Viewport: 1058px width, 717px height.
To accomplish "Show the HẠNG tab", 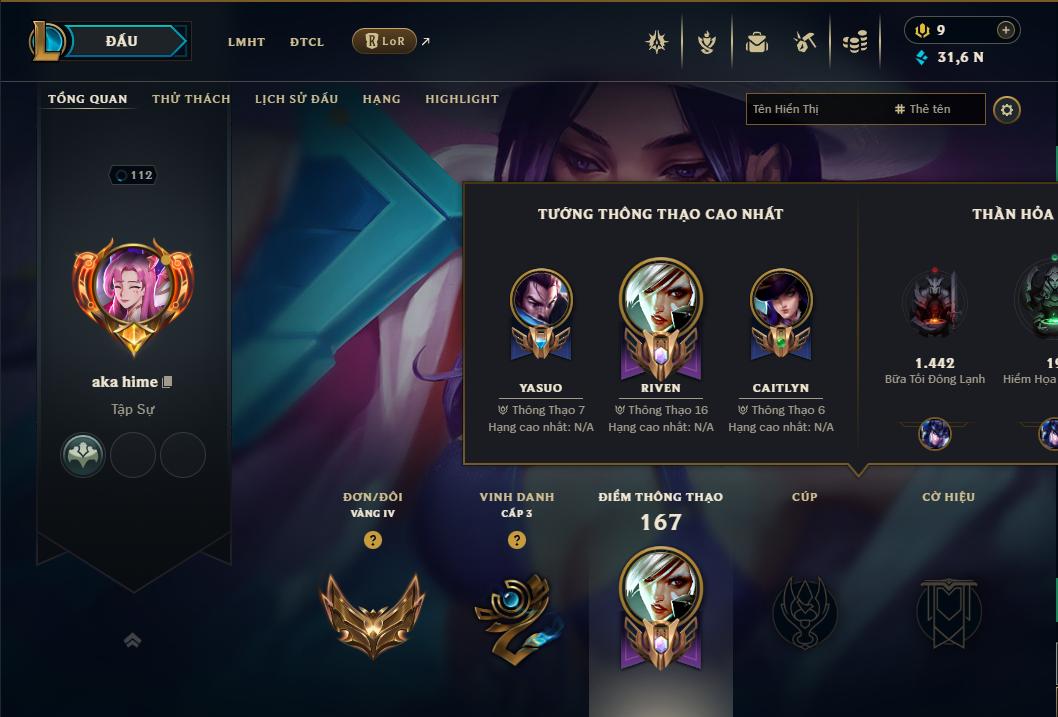I will (381, 99).
